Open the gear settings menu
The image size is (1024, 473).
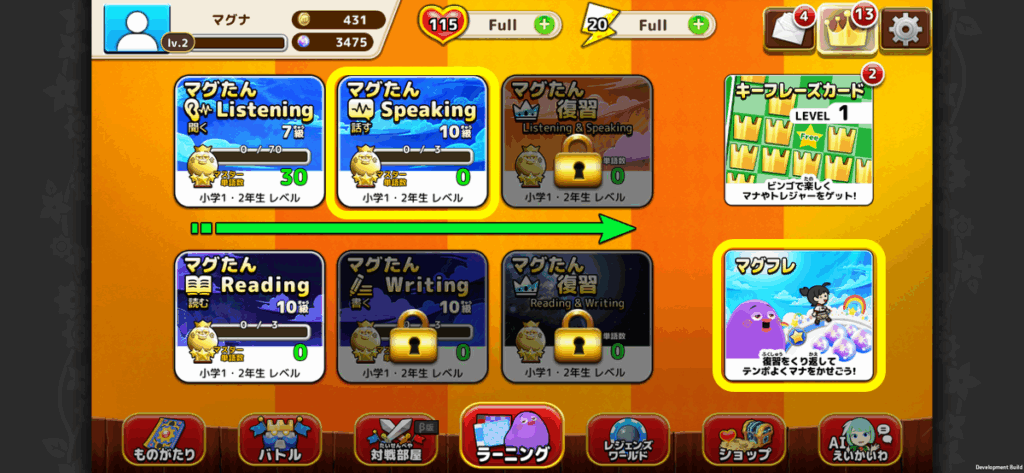[x=904, y=29]
